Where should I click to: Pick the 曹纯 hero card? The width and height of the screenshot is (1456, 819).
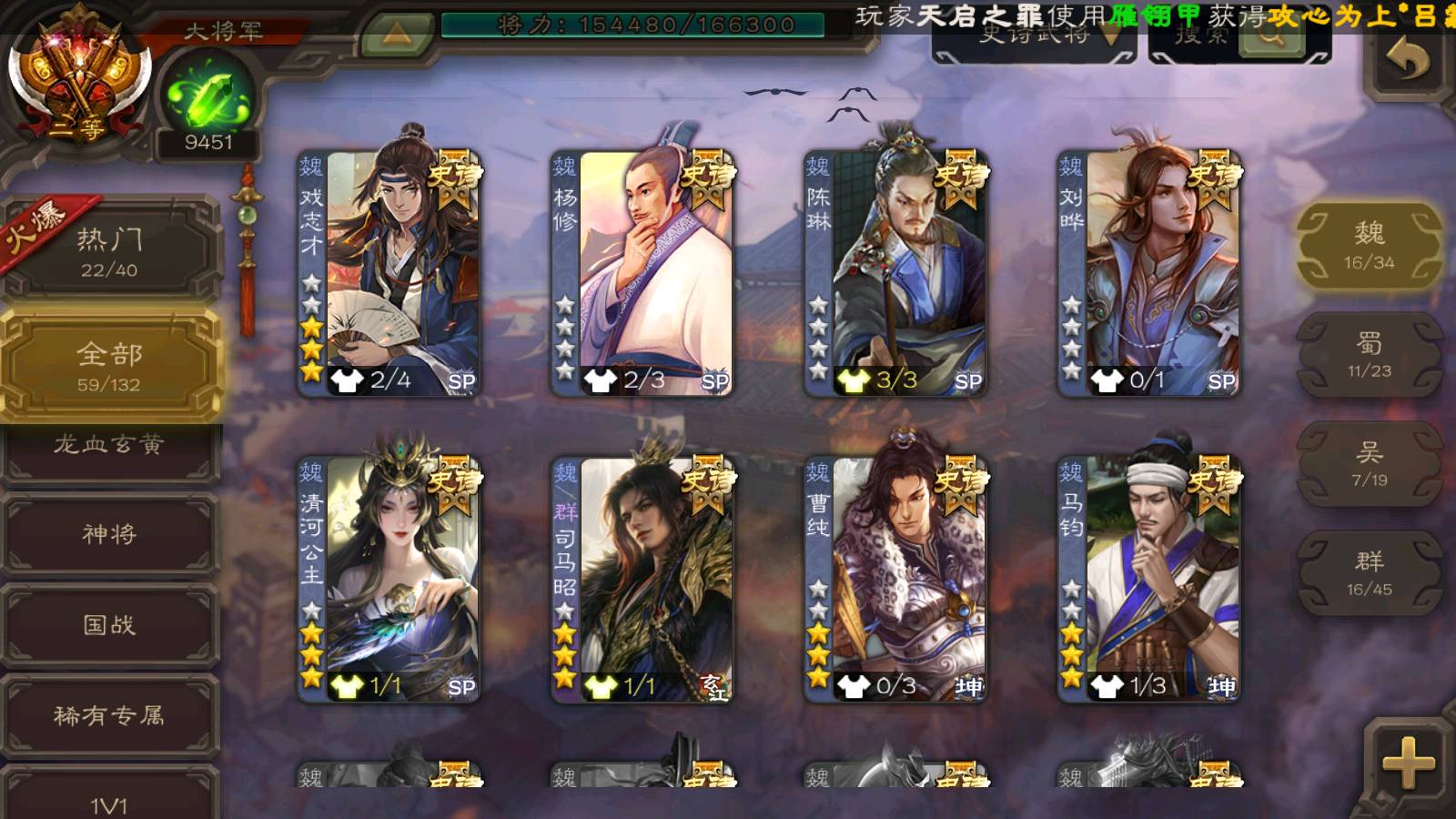pyautogui.click(x=895, y=579)
